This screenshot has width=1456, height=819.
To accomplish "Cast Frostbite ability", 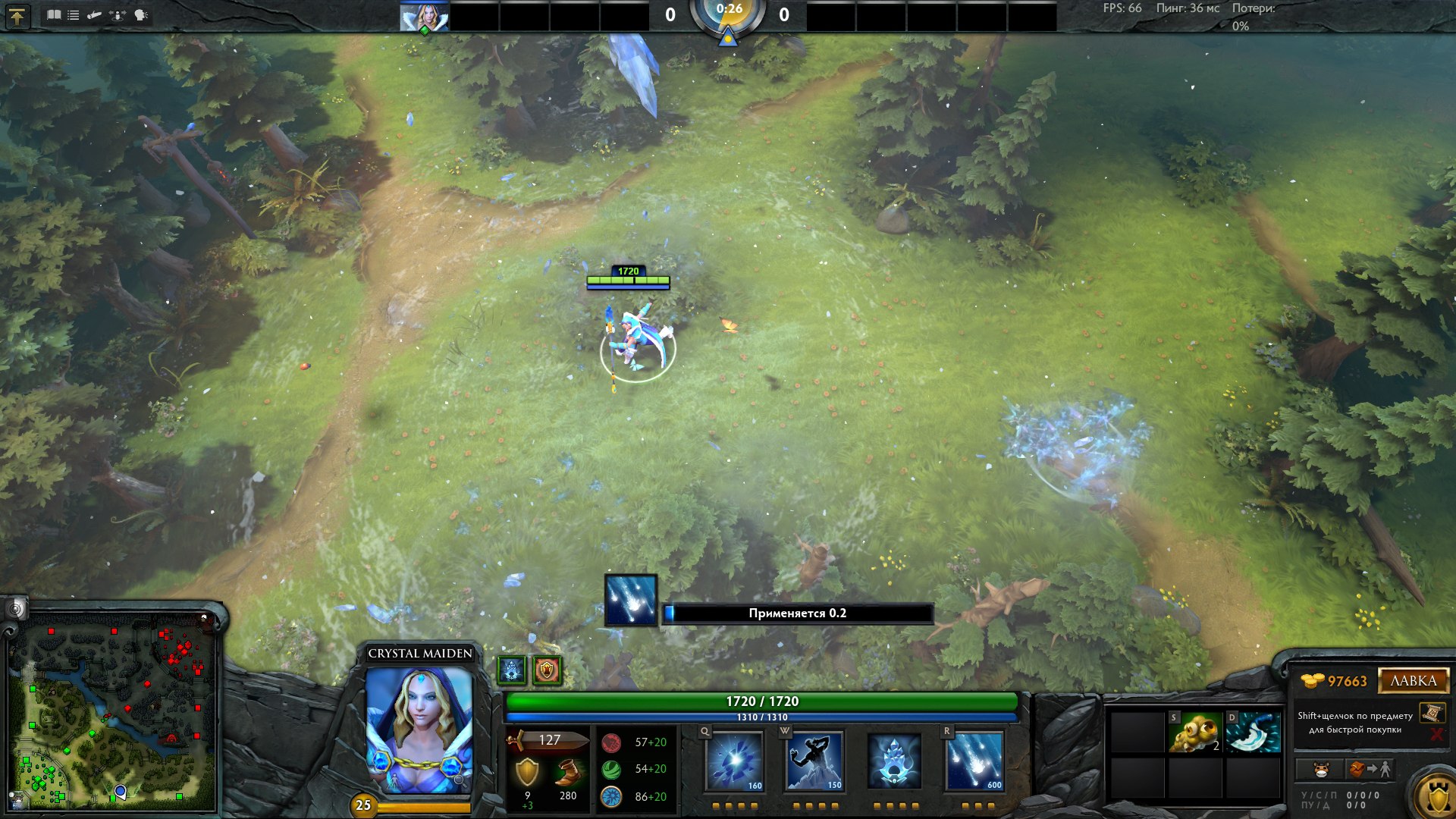I will click(x=814, y=761).
